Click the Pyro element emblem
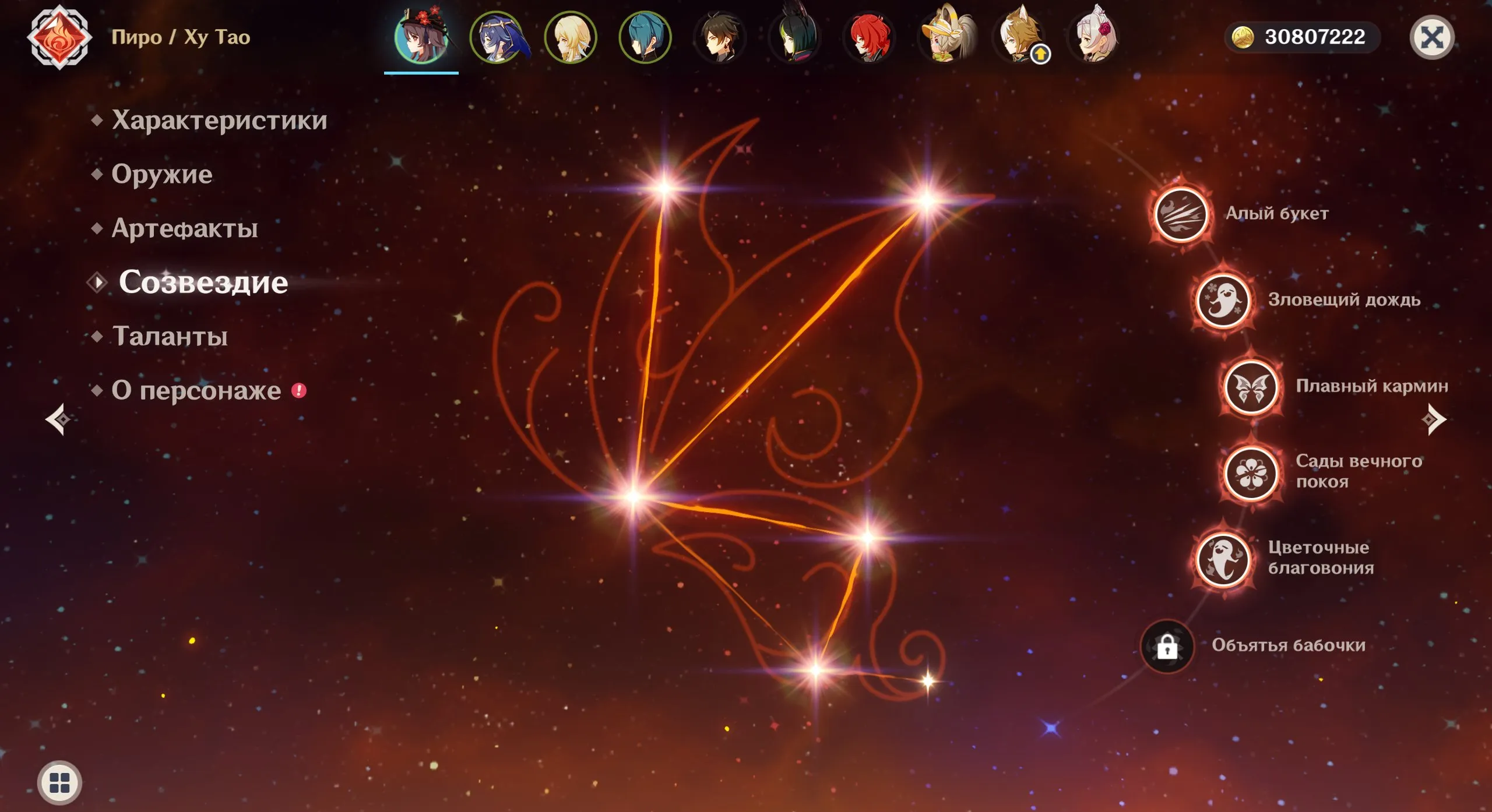The image size is (1492, 812). coord(59,38)
